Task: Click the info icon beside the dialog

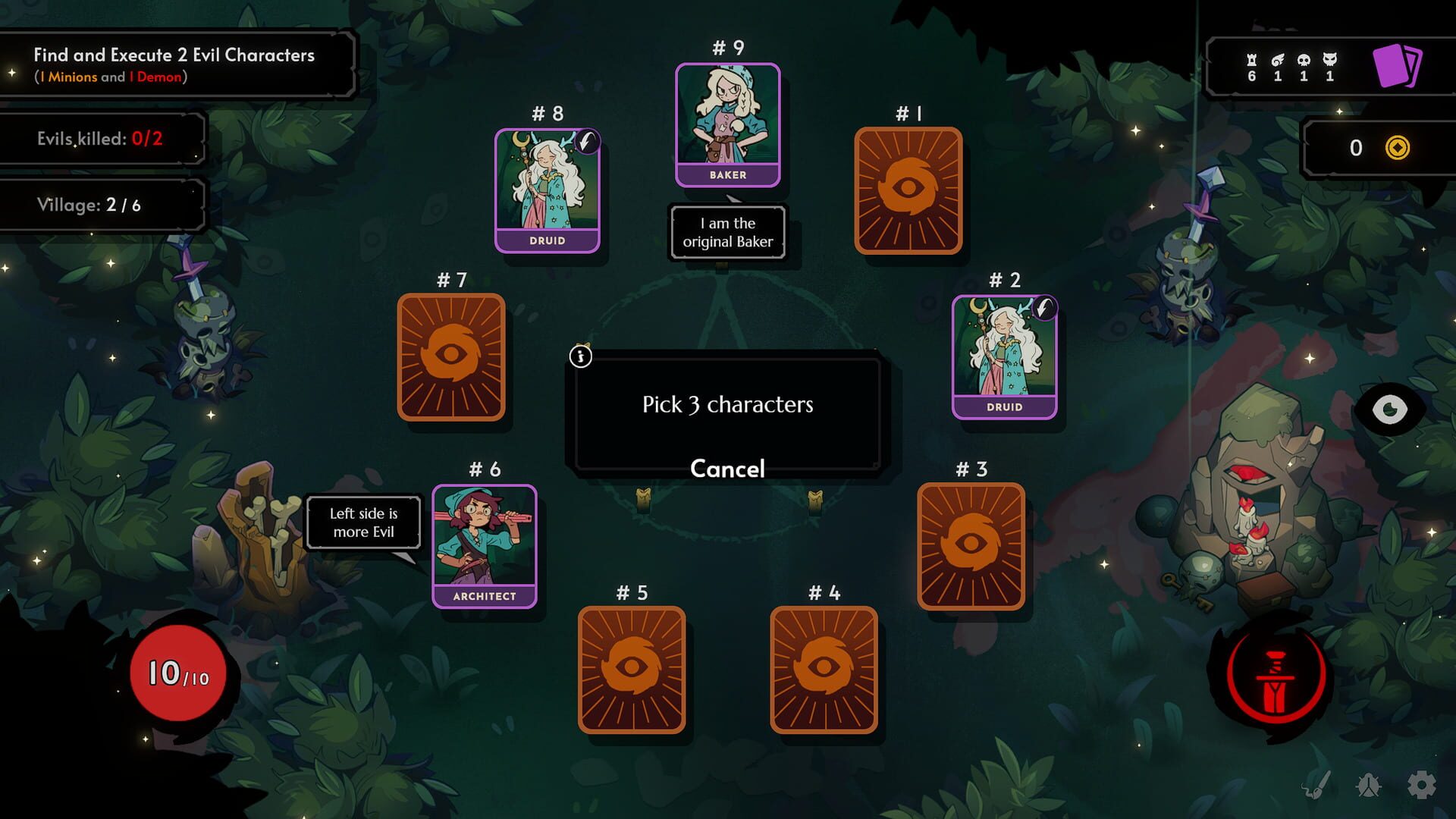Action: point(581,356)
